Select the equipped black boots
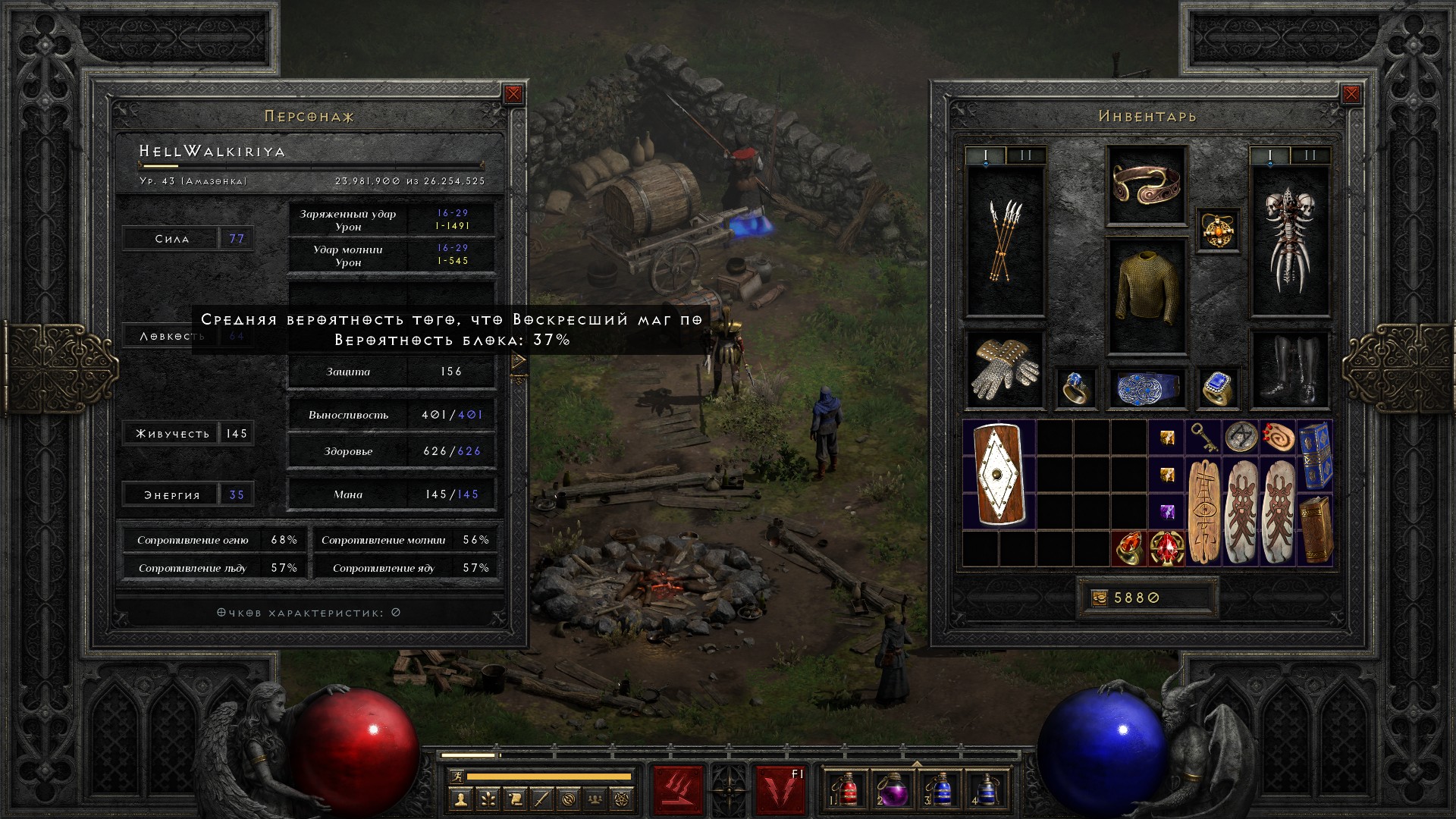Image resolution: width=1456 pixels, height=819 pixels. (1289, 371)
